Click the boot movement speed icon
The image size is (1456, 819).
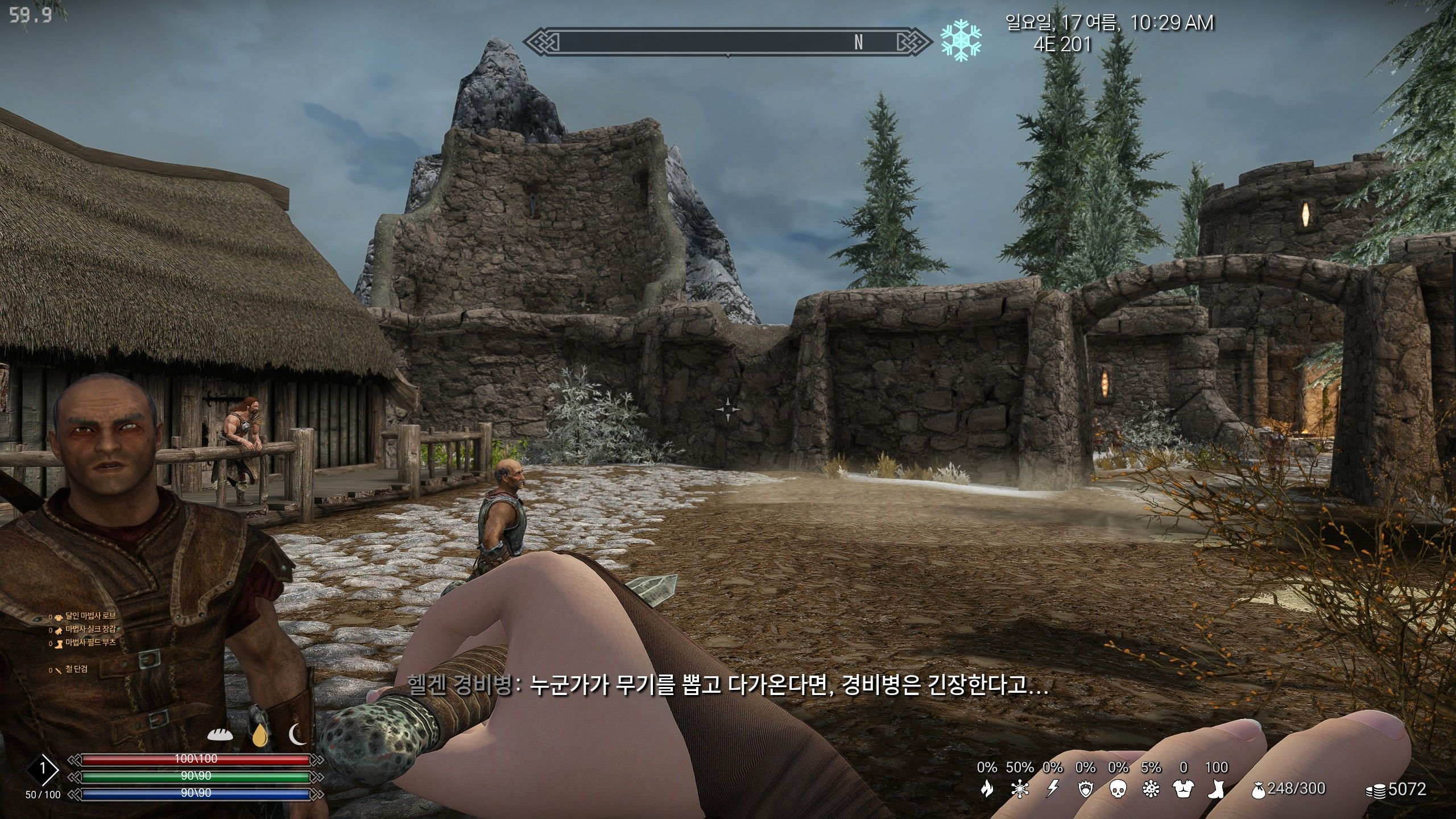tap(1216, 788)
